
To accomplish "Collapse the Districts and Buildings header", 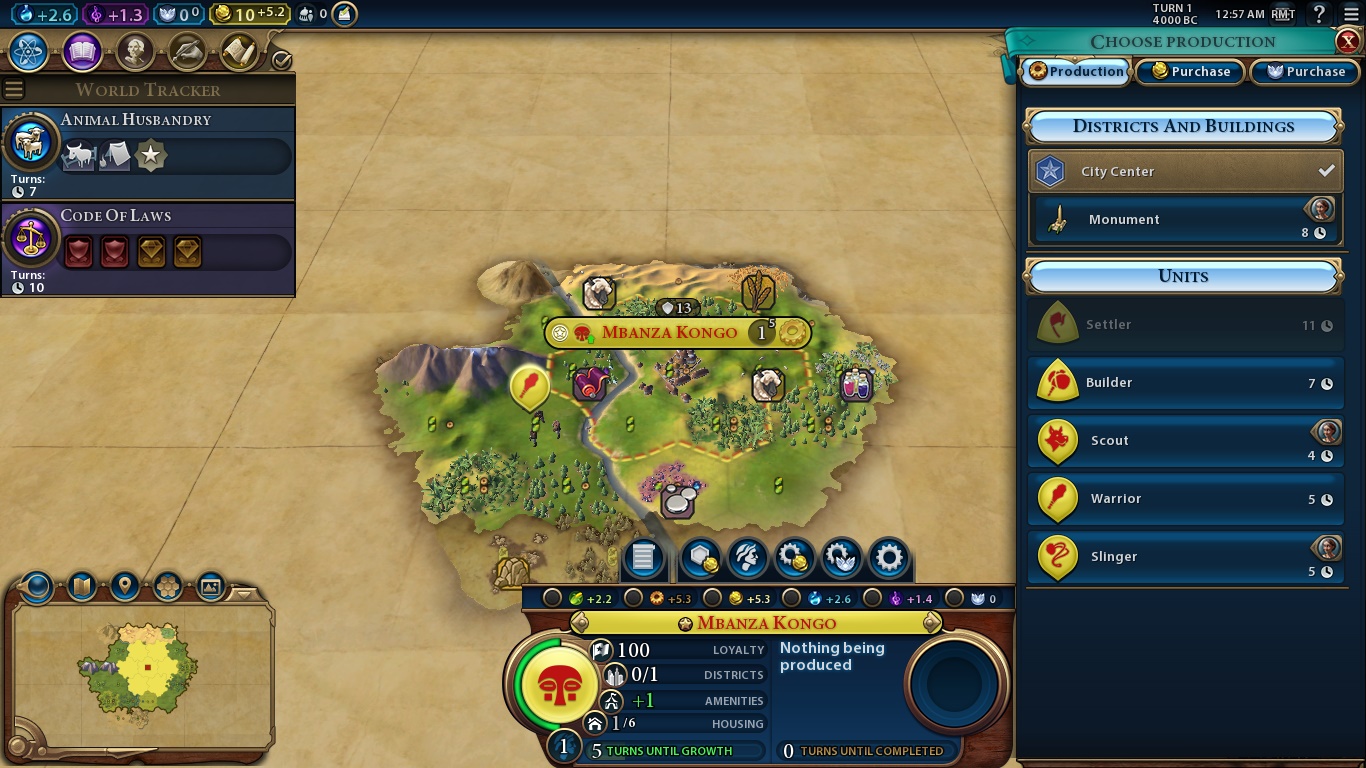I will 1183,127.
